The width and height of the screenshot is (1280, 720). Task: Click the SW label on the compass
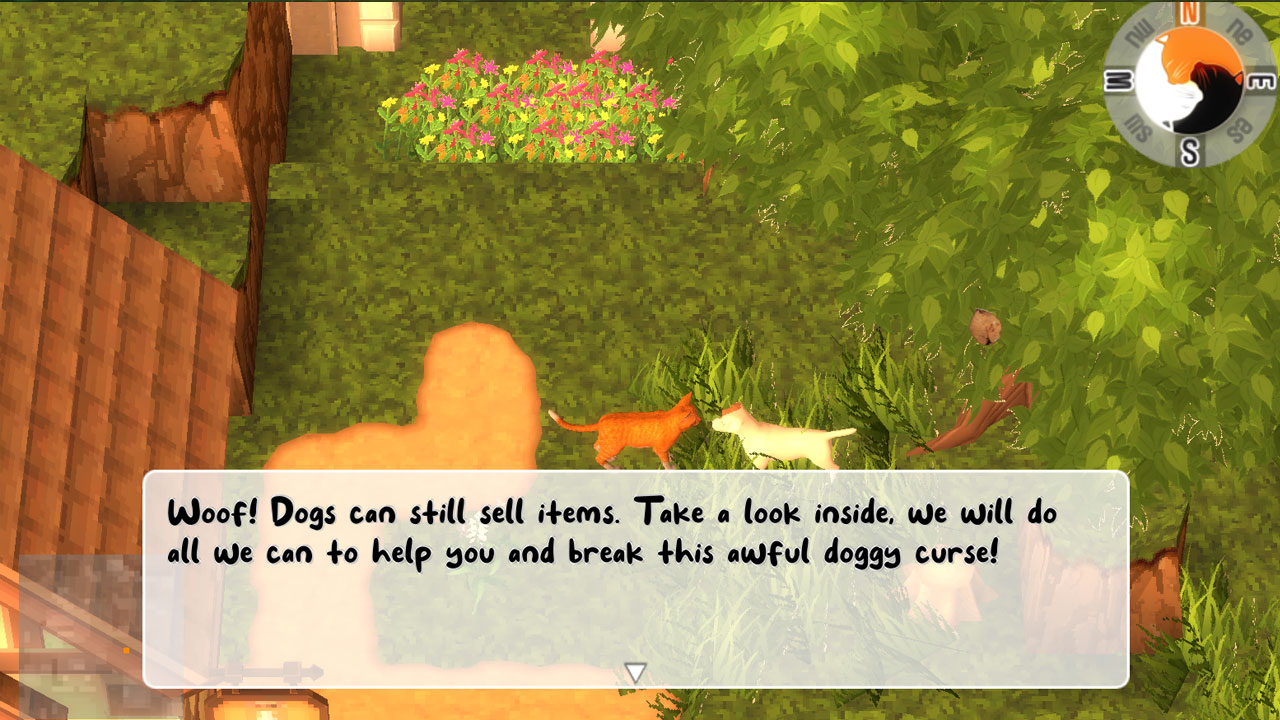click(1138, 125)
